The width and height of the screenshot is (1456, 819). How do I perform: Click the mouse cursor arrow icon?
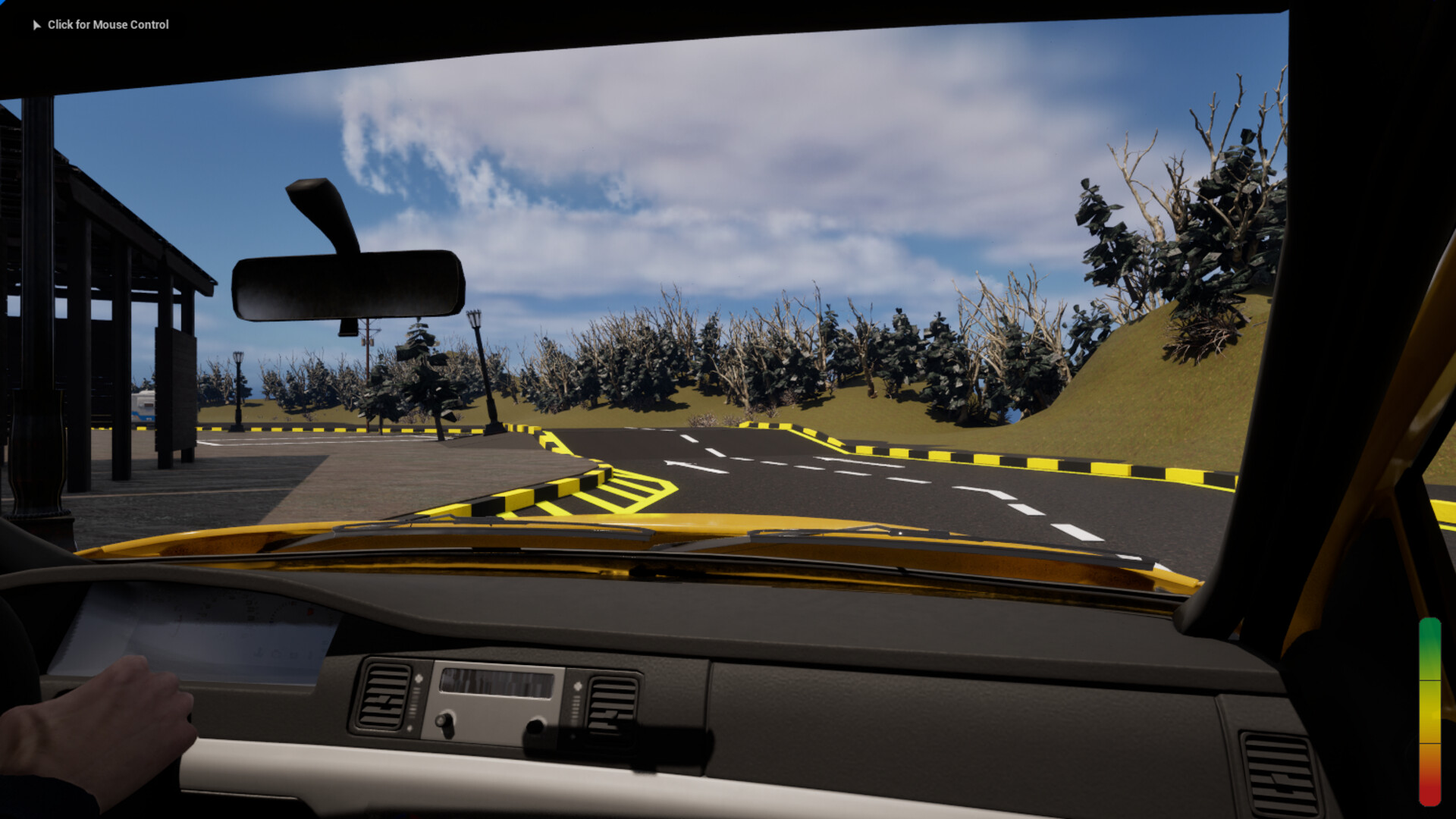36,24
